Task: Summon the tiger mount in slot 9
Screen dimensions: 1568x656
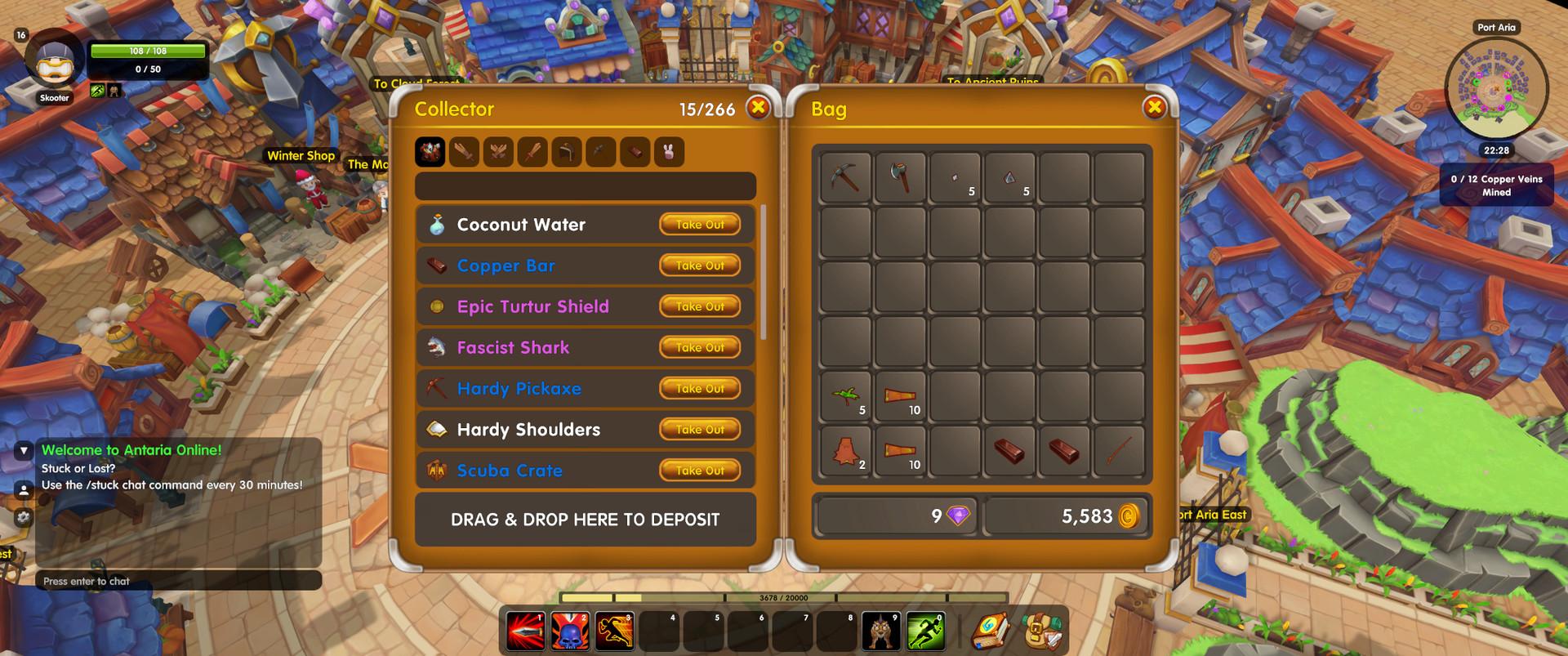Action: [x=882, y=629]
